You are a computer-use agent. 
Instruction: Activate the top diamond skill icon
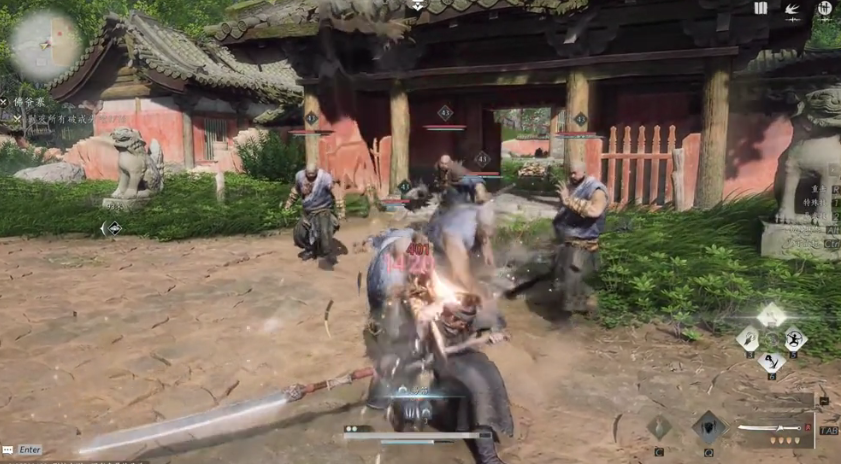[771, 316]
